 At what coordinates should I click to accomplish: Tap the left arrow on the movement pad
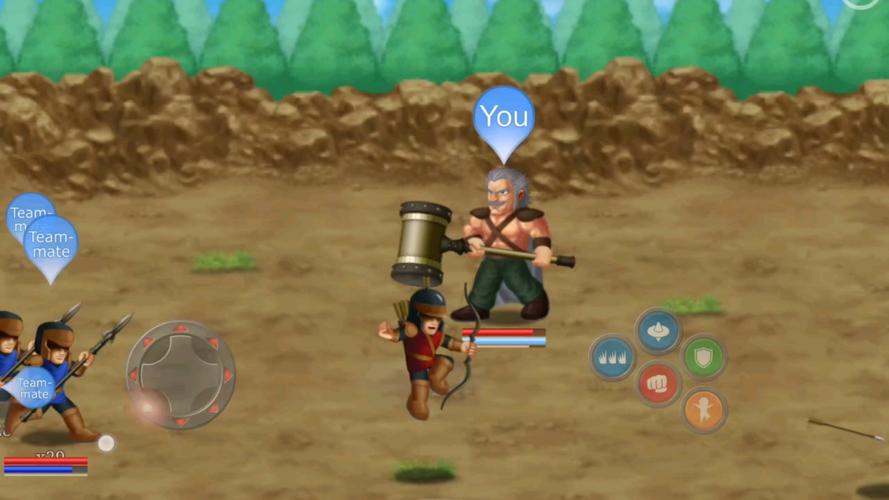click(135, 376)
